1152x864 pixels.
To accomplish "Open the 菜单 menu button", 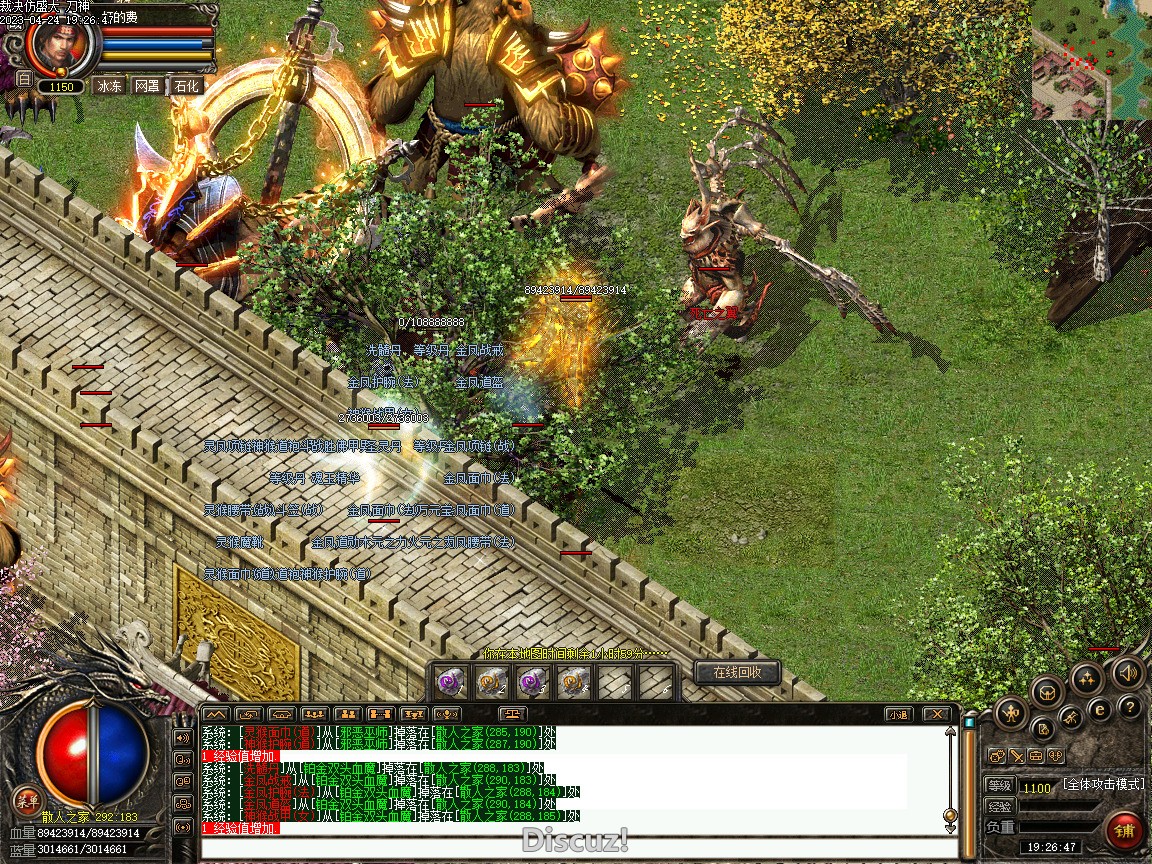I will tap(26, 800).
